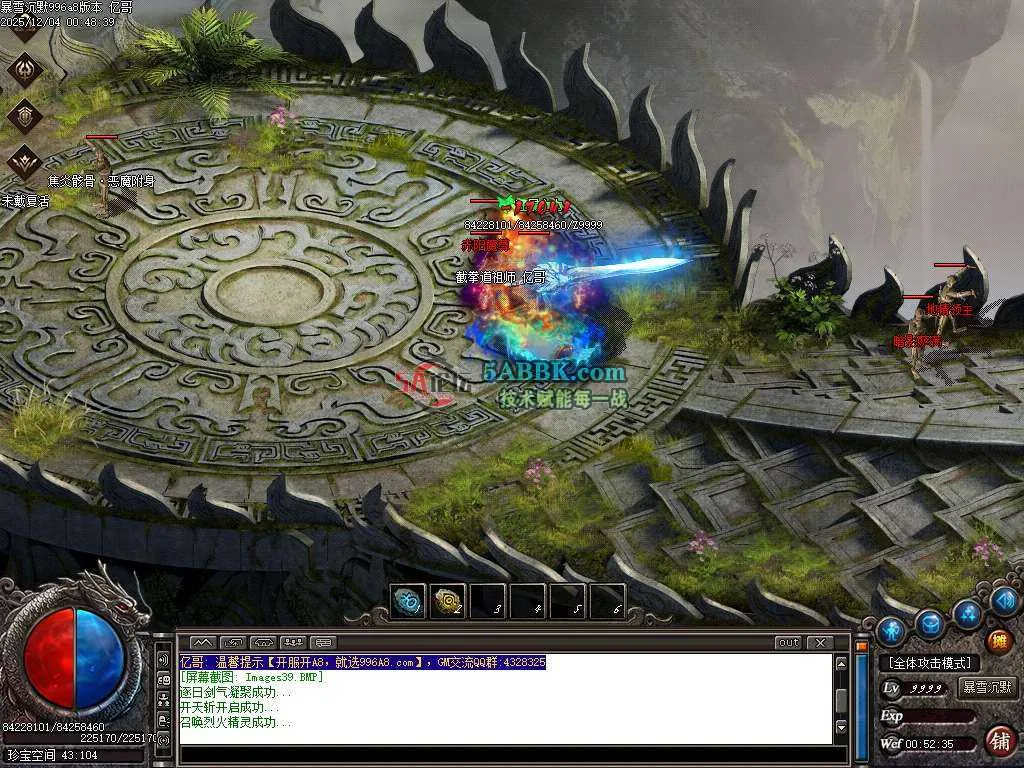The width and height of the screenshot is (1024, 768).
Task: Click the OUT button on chat panel
Action: [788, 643]
